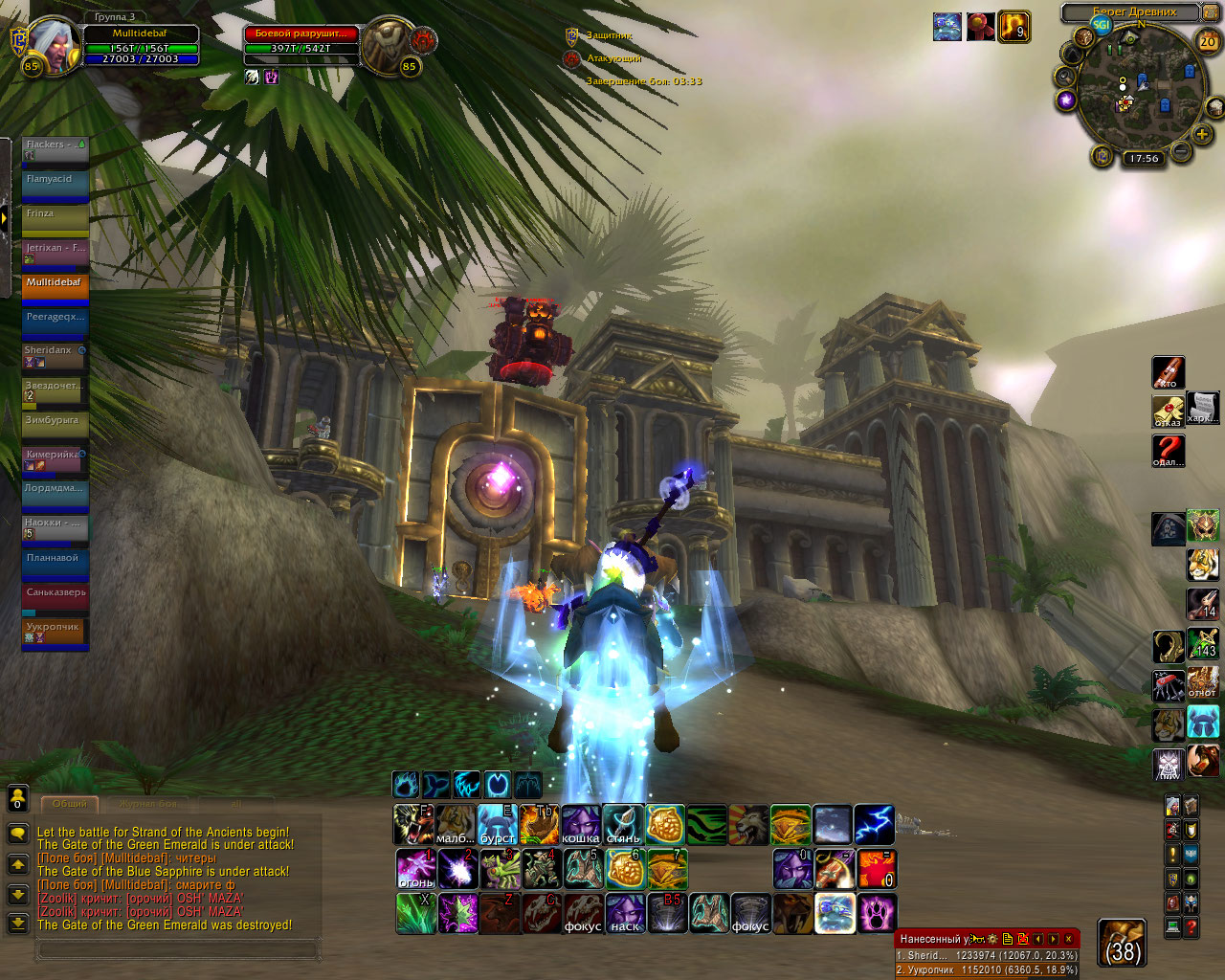Close the damage meter window
1225x980 pixels.
1069,939
